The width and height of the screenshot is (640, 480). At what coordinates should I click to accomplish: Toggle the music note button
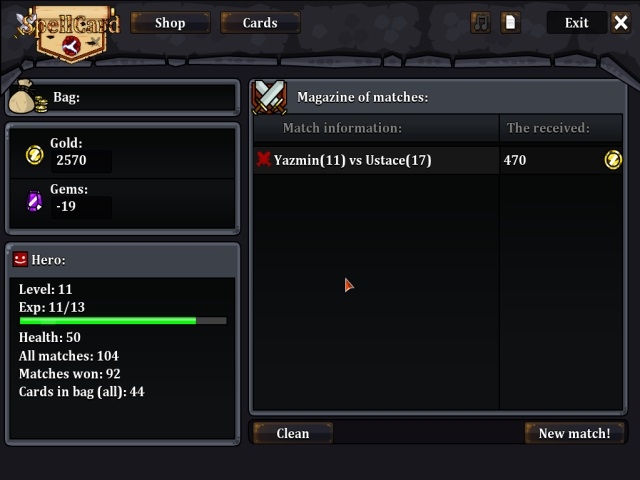(481, 22)
